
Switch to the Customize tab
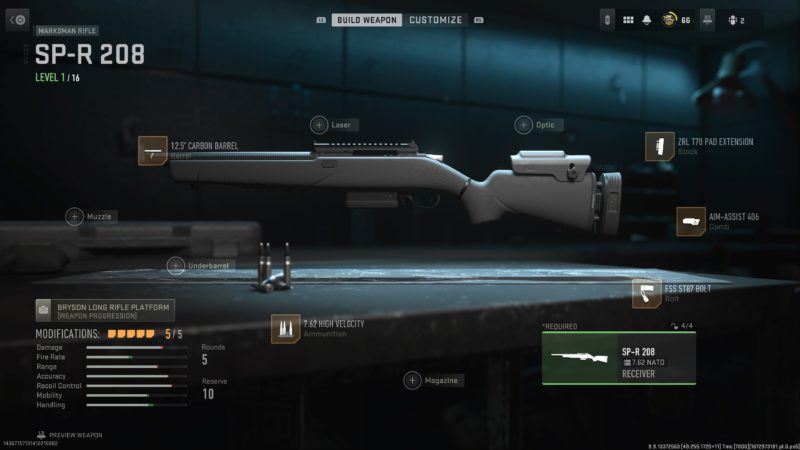pyautogui.click(x=436, y=19)
